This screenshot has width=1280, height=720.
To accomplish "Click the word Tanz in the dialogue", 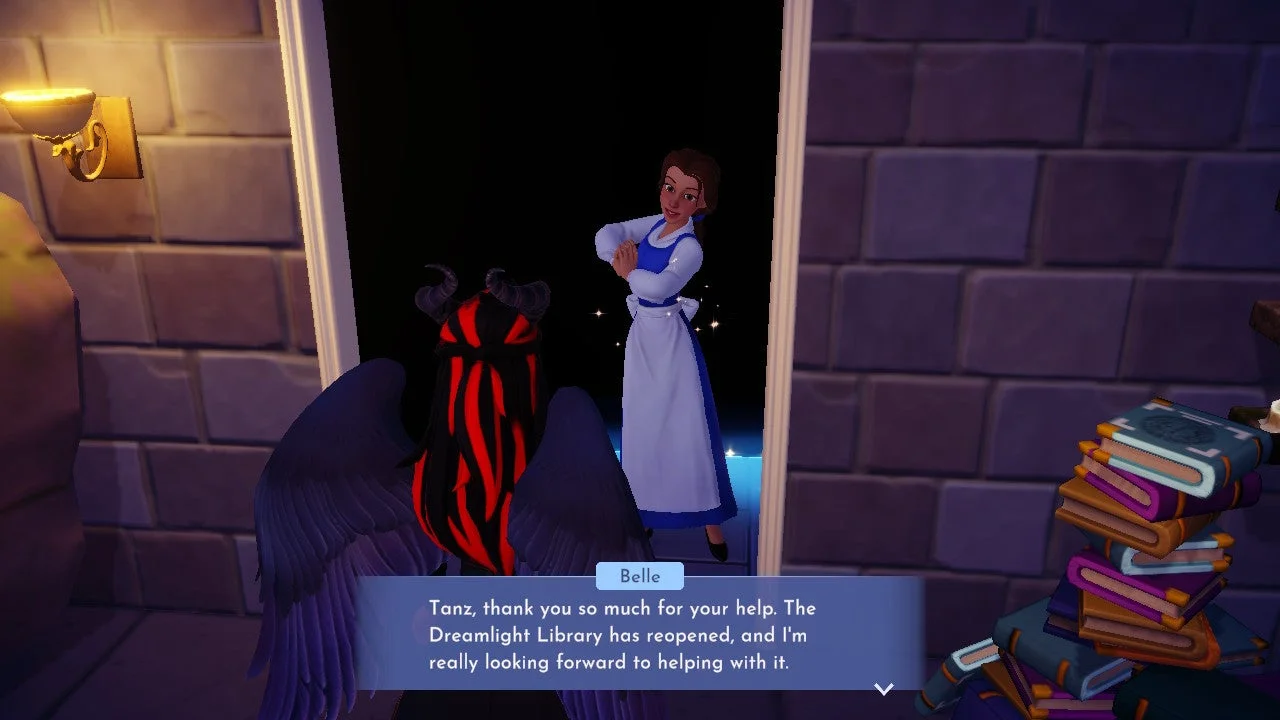I will coord(452,608).
